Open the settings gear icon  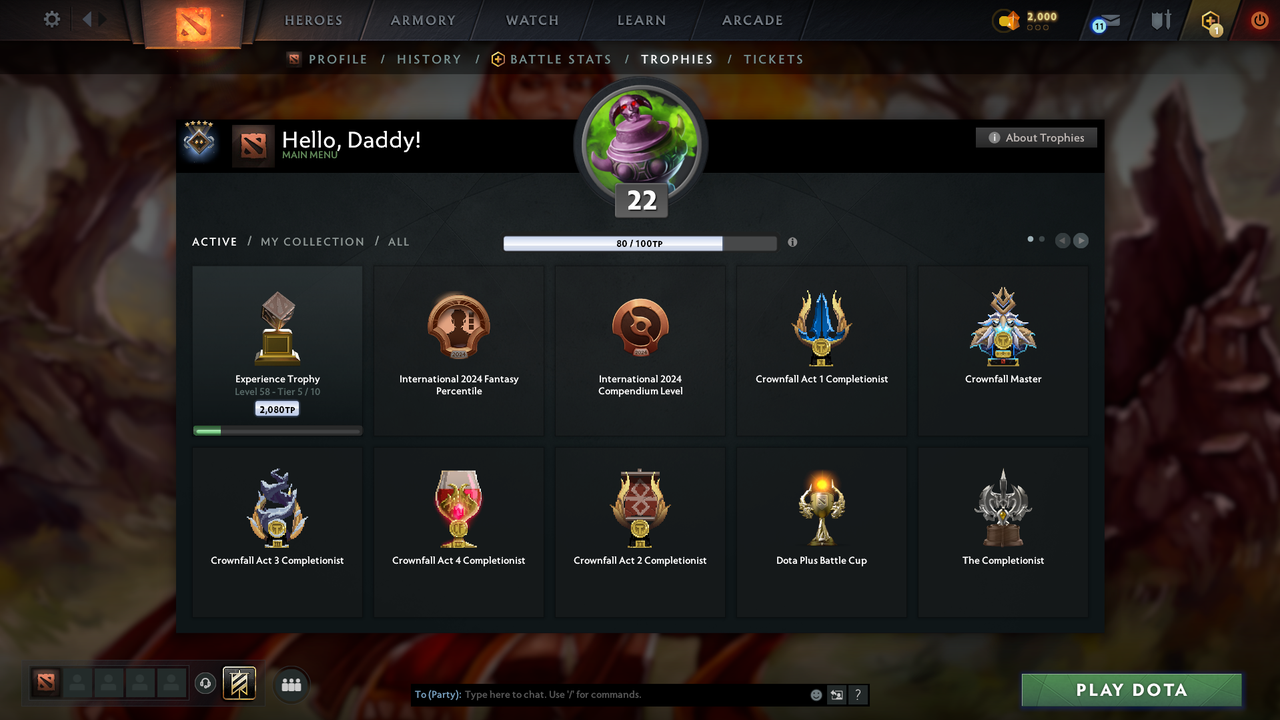pos(50,20)
